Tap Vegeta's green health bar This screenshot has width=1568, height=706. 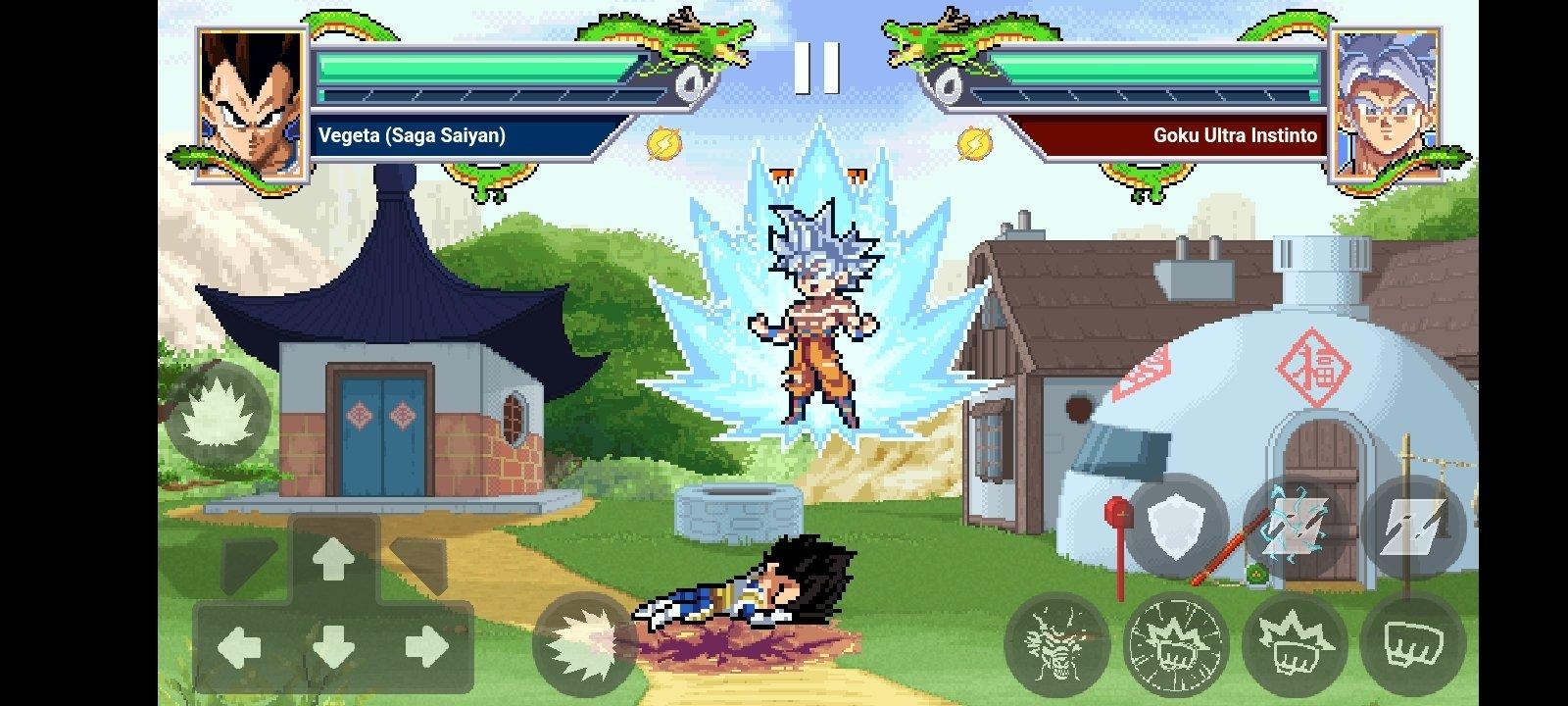point(470,65)
